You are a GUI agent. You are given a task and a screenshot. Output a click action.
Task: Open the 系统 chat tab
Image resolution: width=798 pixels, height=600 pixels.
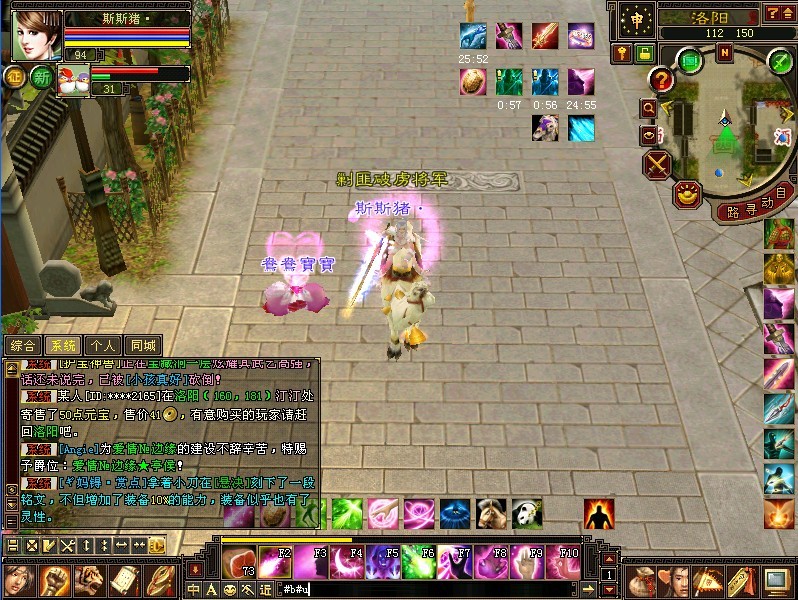point(63,345)
